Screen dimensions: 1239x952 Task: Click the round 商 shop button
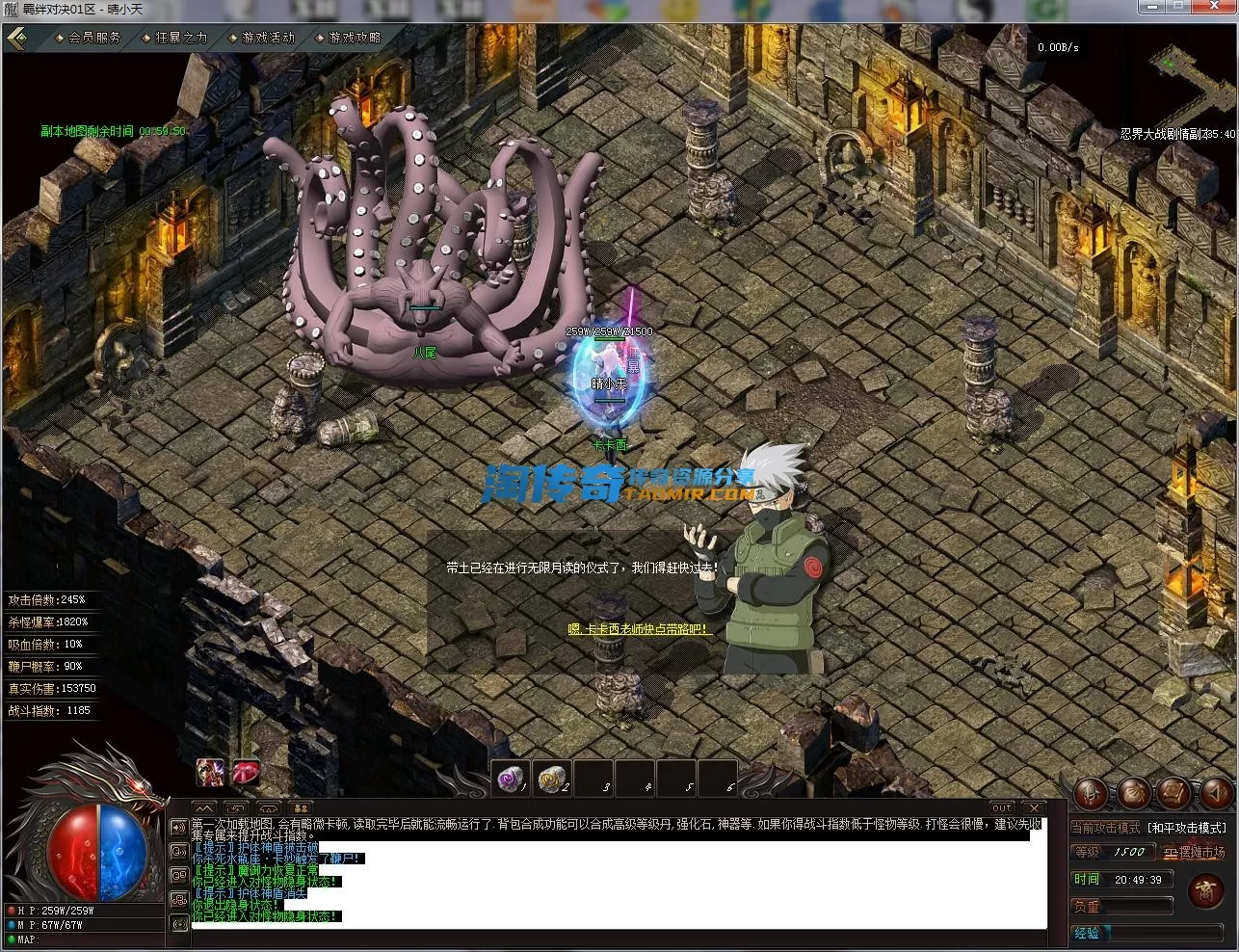[1205, 891]
